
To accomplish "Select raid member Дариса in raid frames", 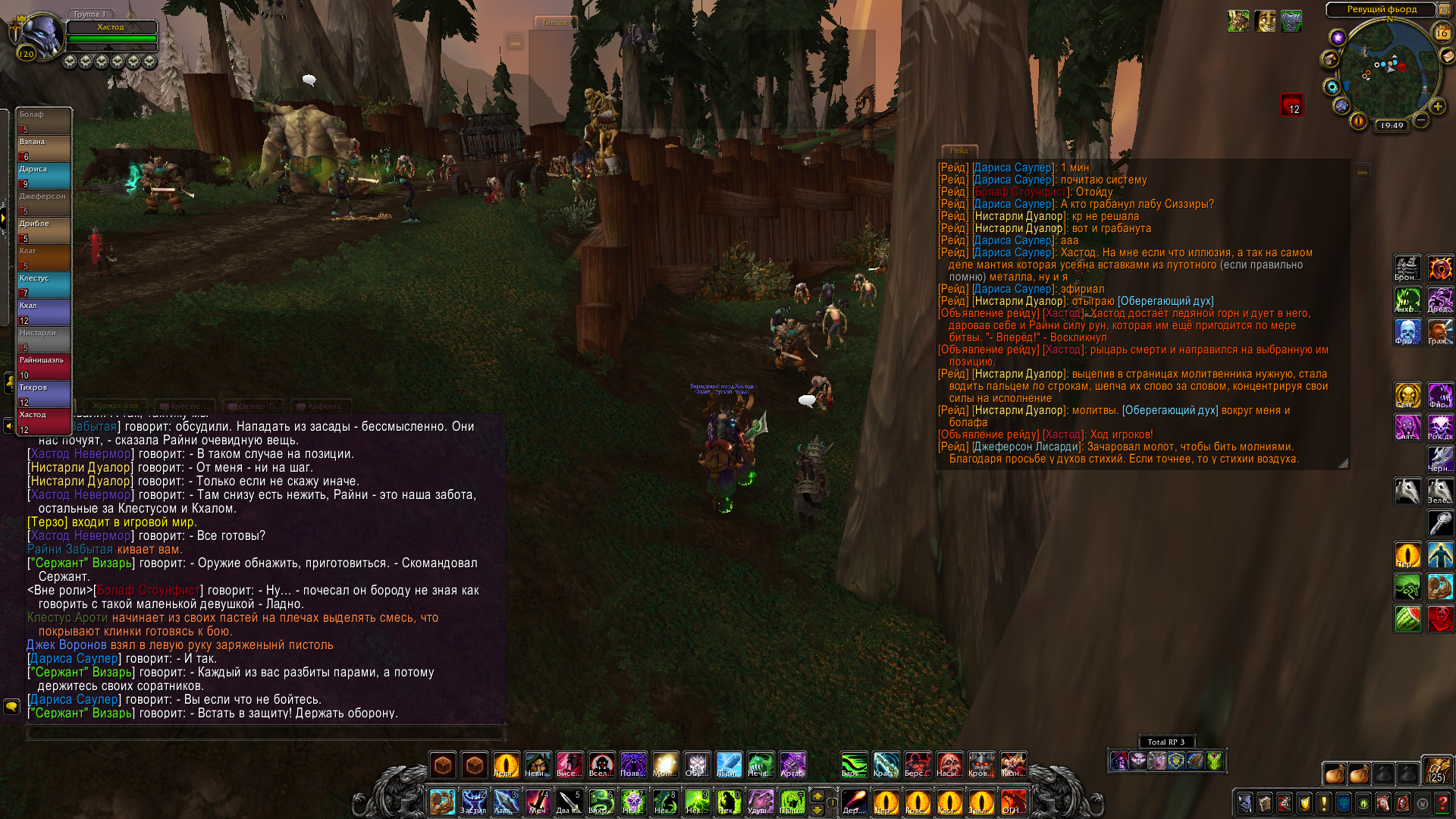I will pyautogui.click(x=44, y=175).
